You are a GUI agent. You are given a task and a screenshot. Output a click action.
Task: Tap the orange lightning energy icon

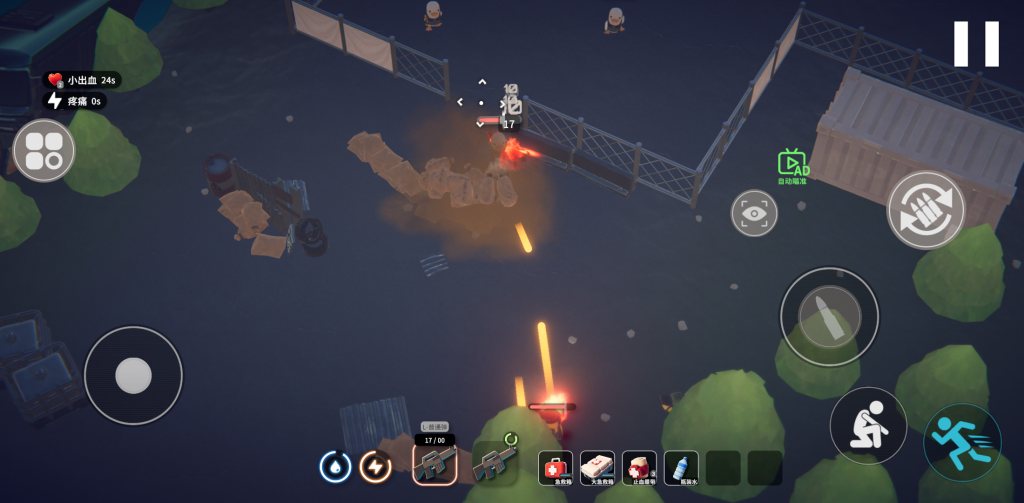[375, 466]
